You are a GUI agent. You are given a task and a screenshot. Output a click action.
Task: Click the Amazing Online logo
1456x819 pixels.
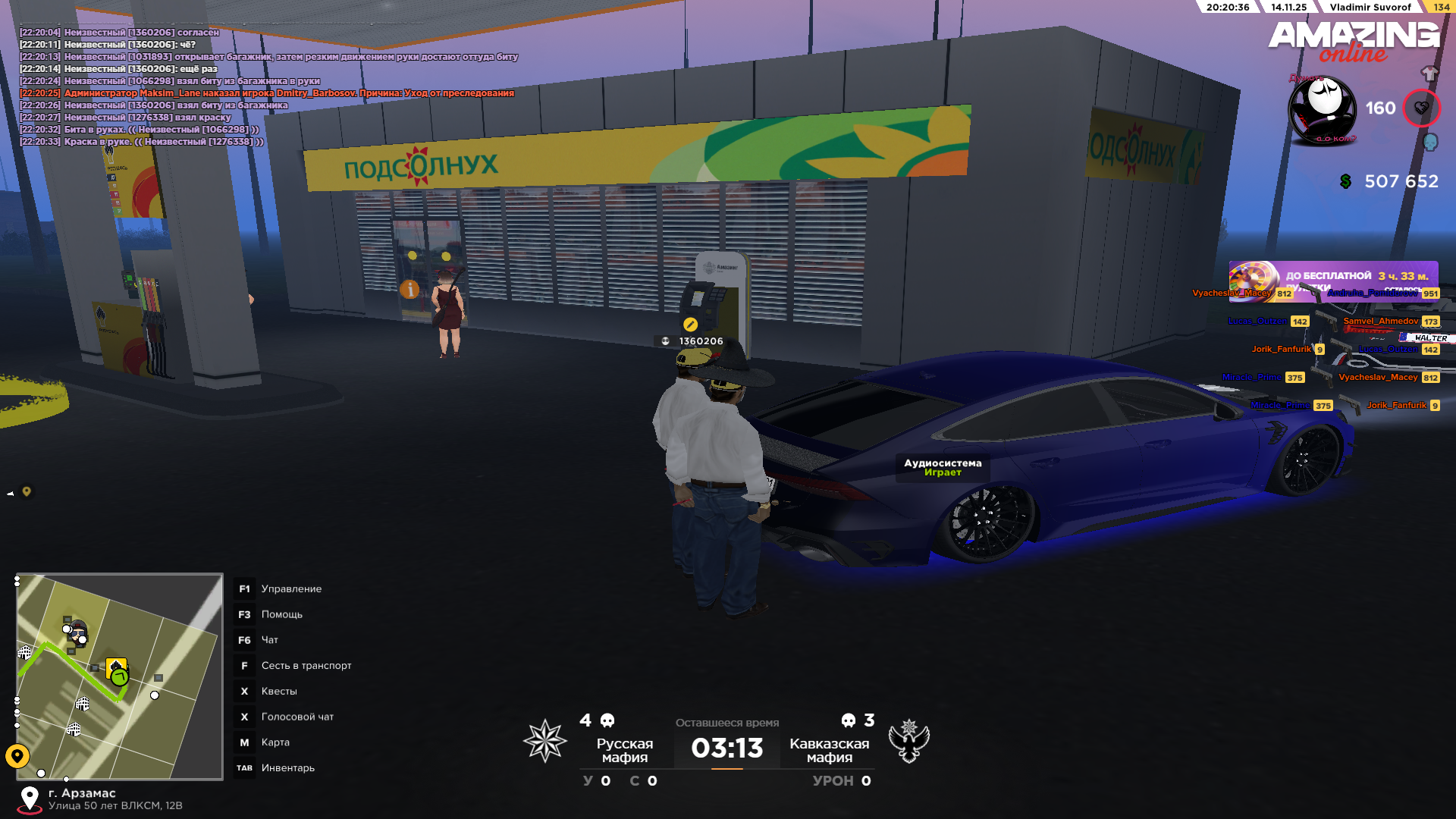(x=1354, y=41)
